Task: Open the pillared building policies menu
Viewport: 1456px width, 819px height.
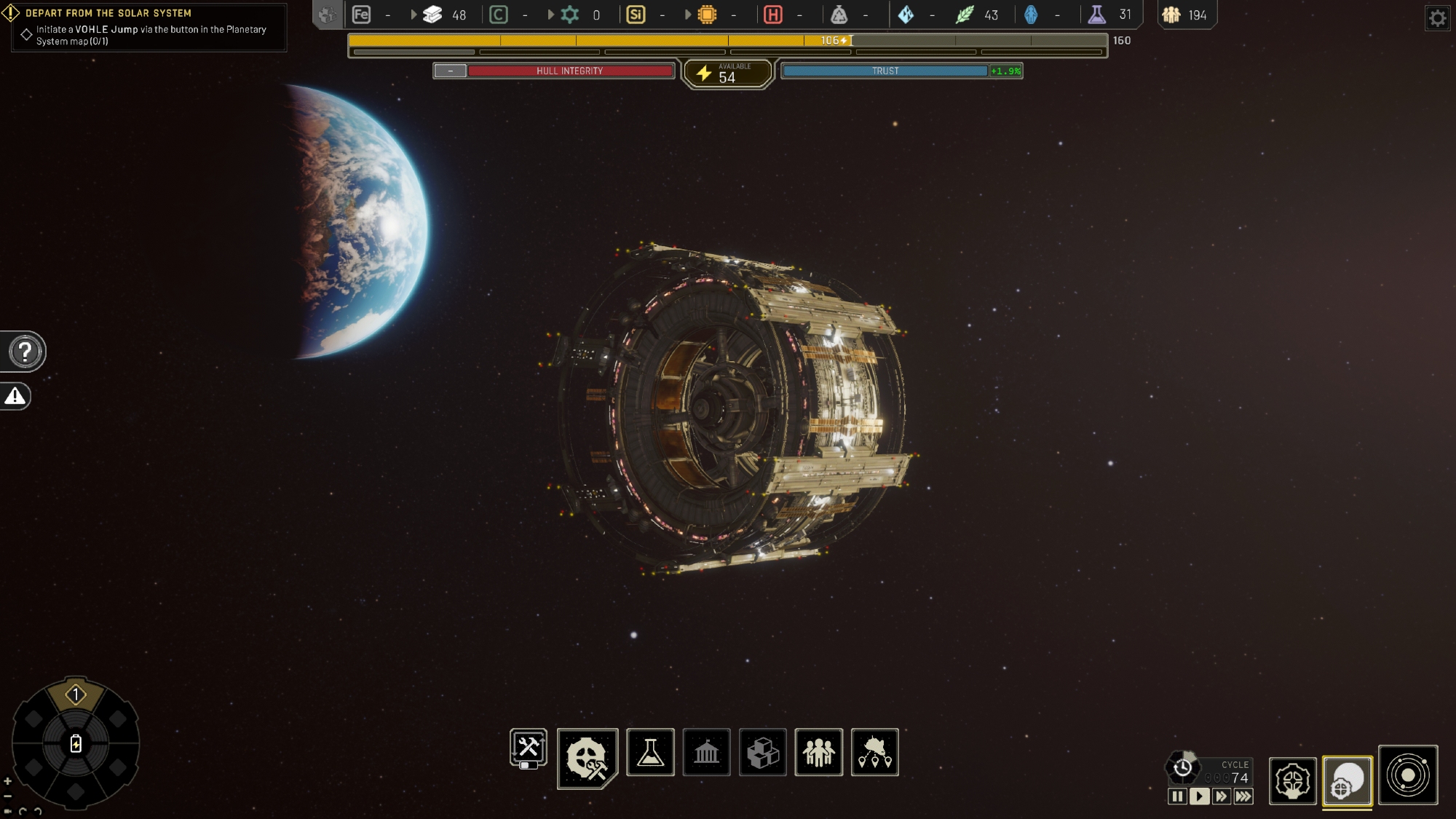Action: [706, 752]
